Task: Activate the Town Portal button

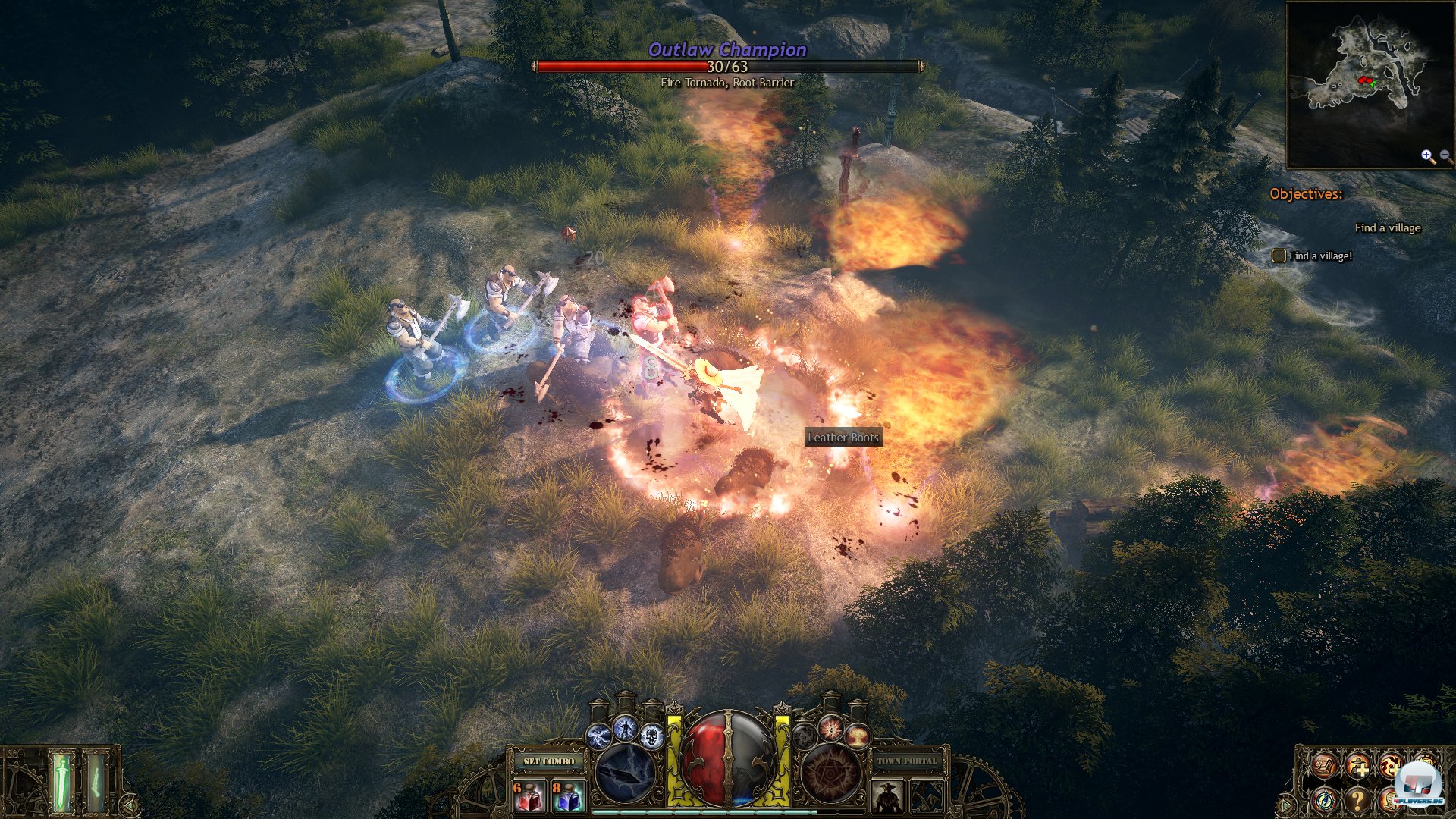Action: tap(907, 761)
